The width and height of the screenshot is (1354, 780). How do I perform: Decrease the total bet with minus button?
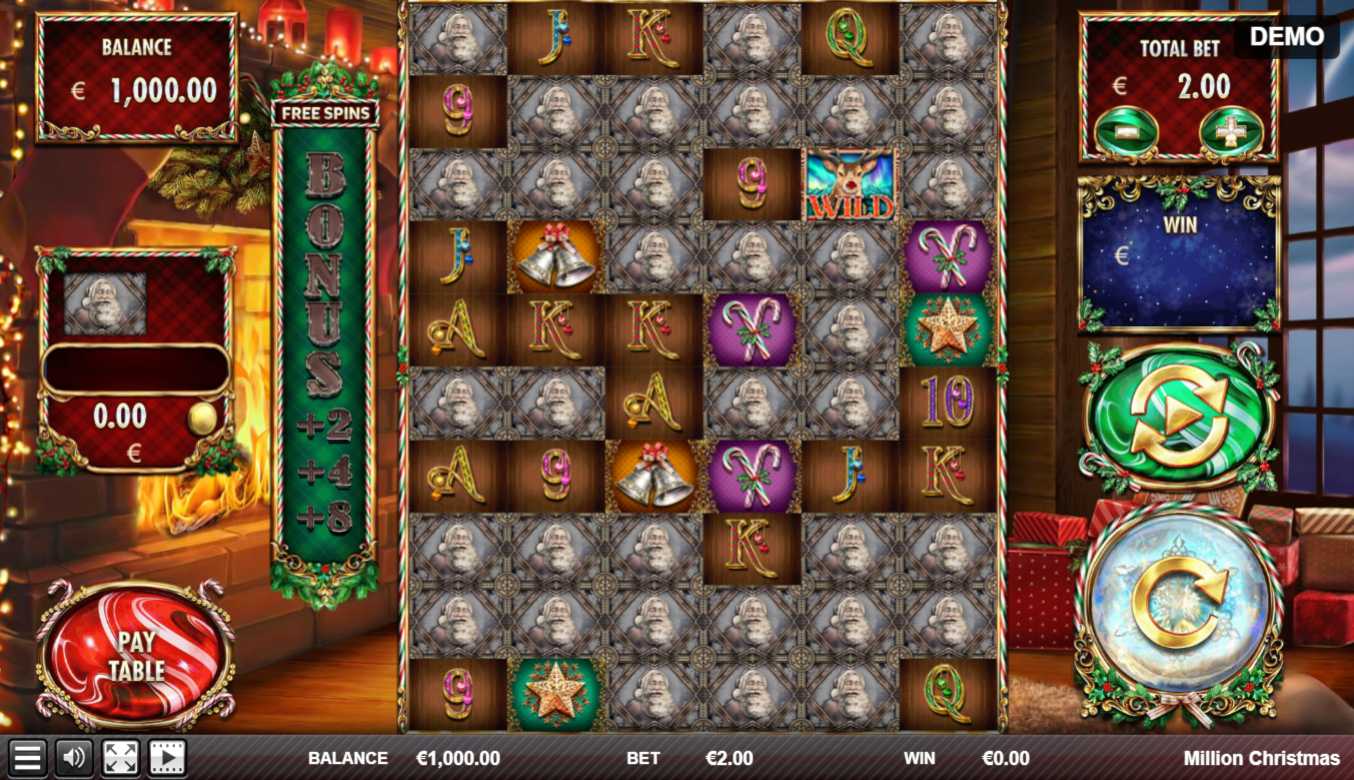(1126, 131)
